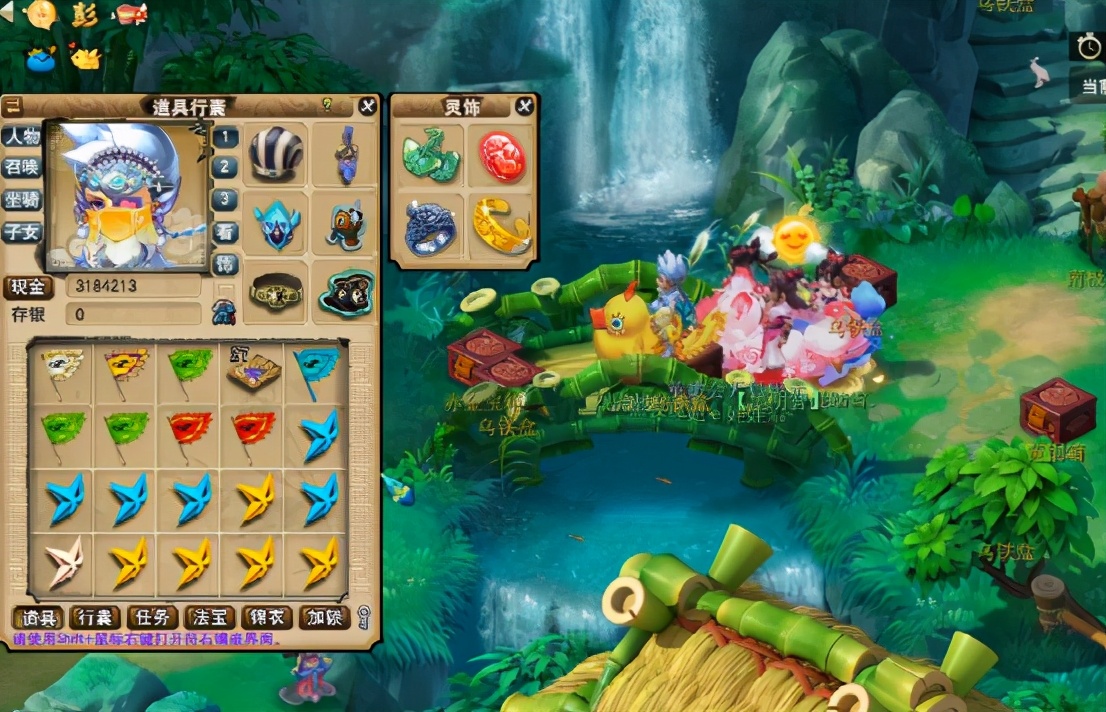The height and width of the screenshot is (712, 1106).
Task: Select the red gem 灵饰 slot
Action: (502, 156)
